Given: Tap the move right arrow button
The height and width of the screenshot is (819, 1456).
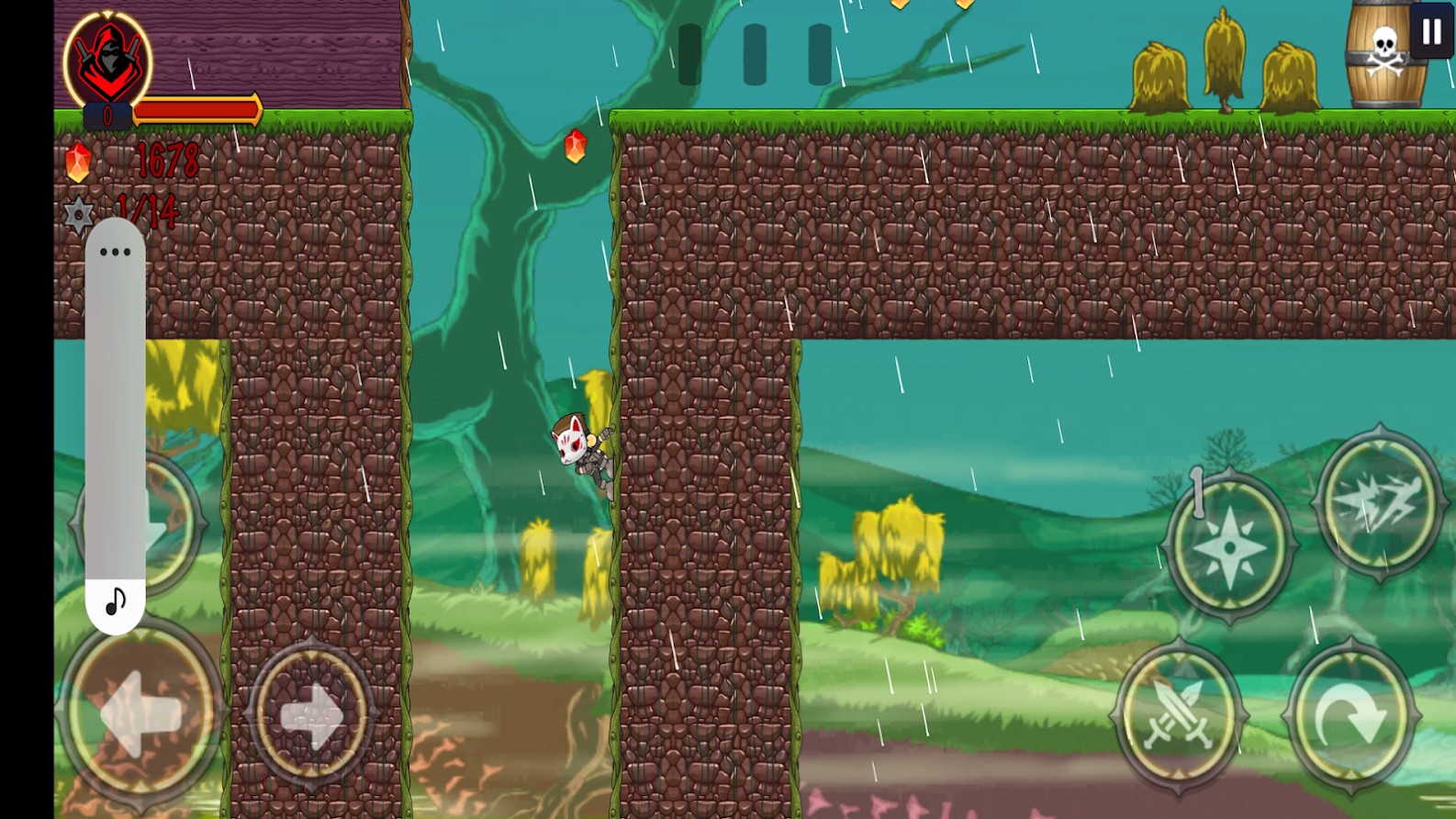Looking at the screenshot, I should click(311, 714).
